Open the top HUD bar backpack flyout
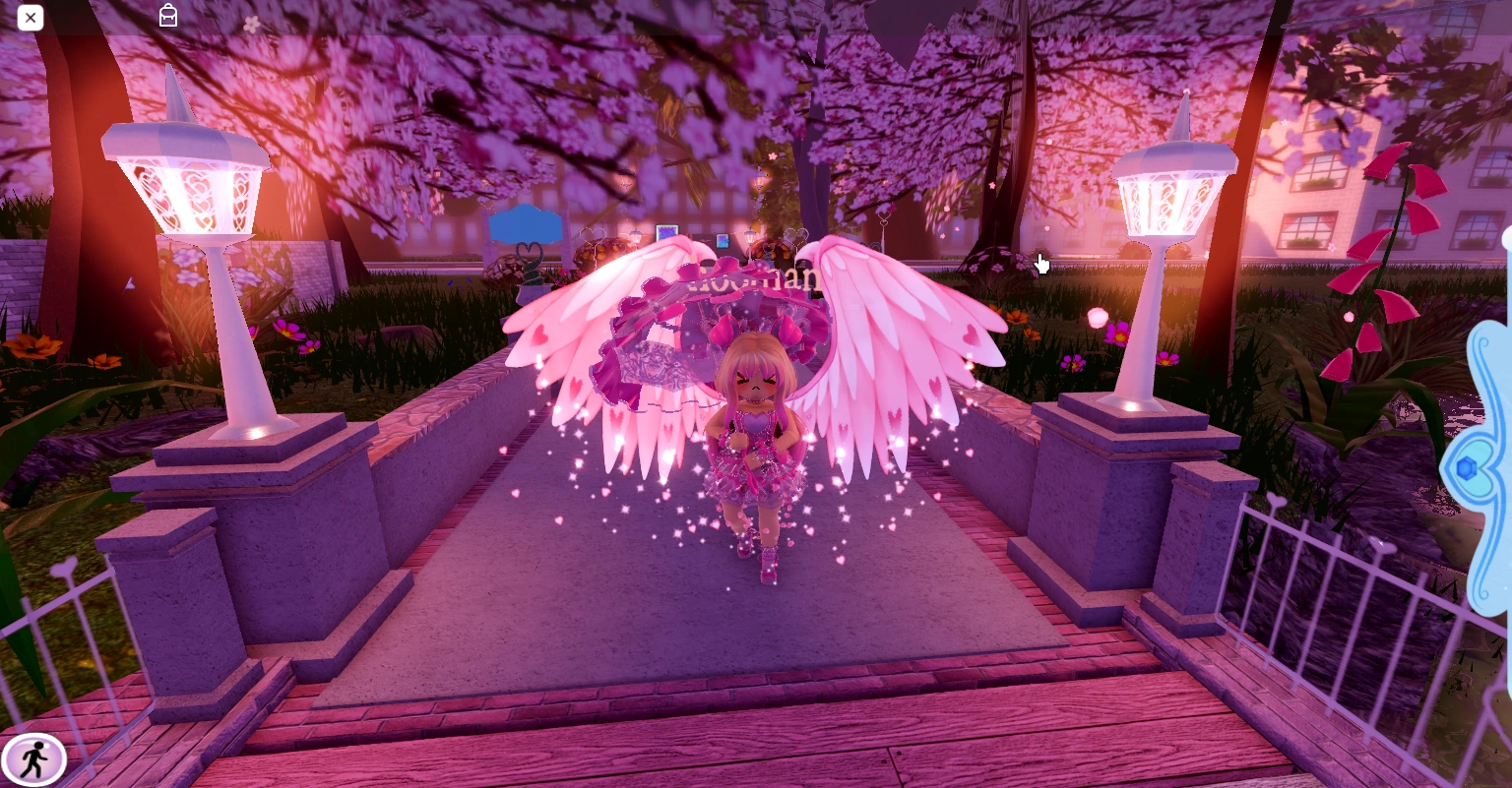1512x788 pixels. click(167, 16)
